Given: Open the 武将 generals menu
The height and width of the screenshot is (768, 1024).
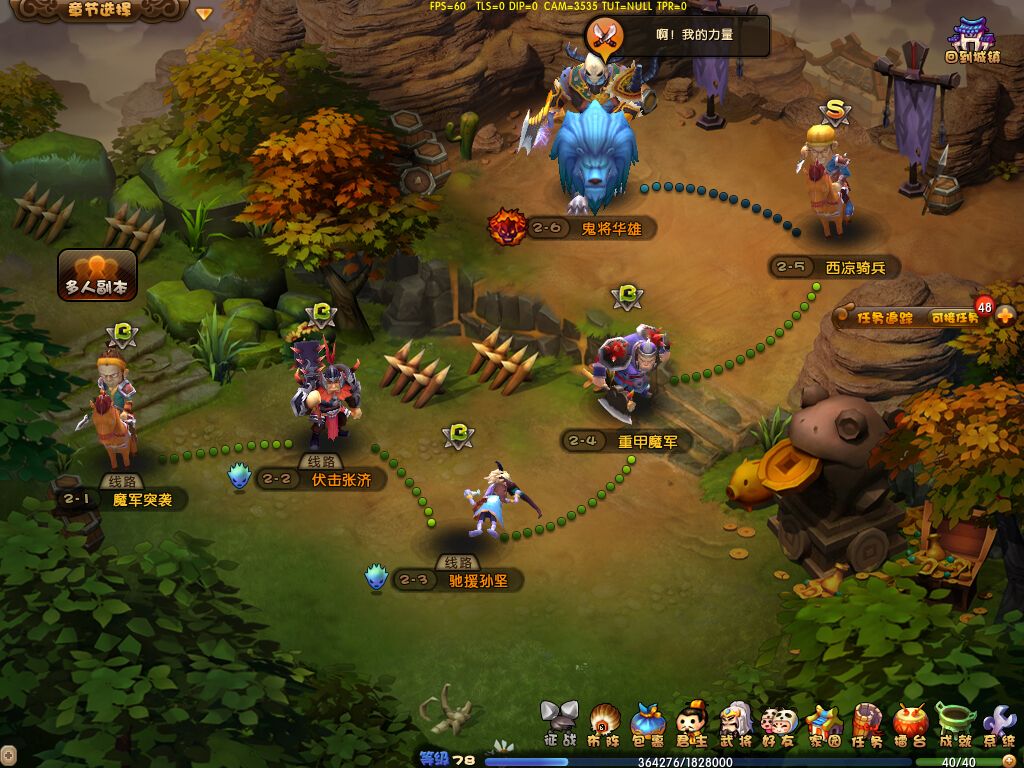Looking at the screenshot, I should [x=736, y=724].
